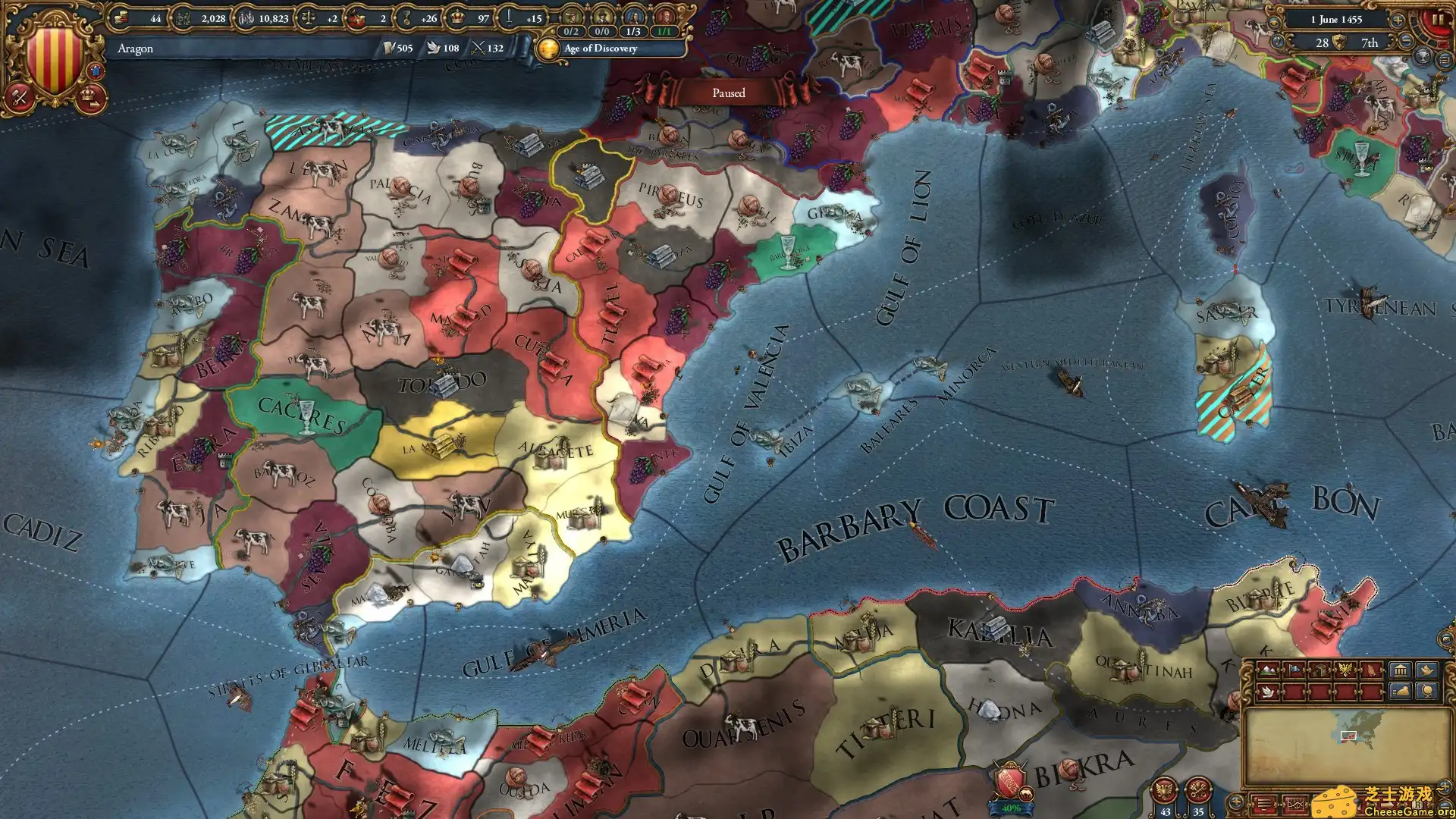Toggle the eye icon beside the date display
1456x819 pixels.
coord(1273,21)
